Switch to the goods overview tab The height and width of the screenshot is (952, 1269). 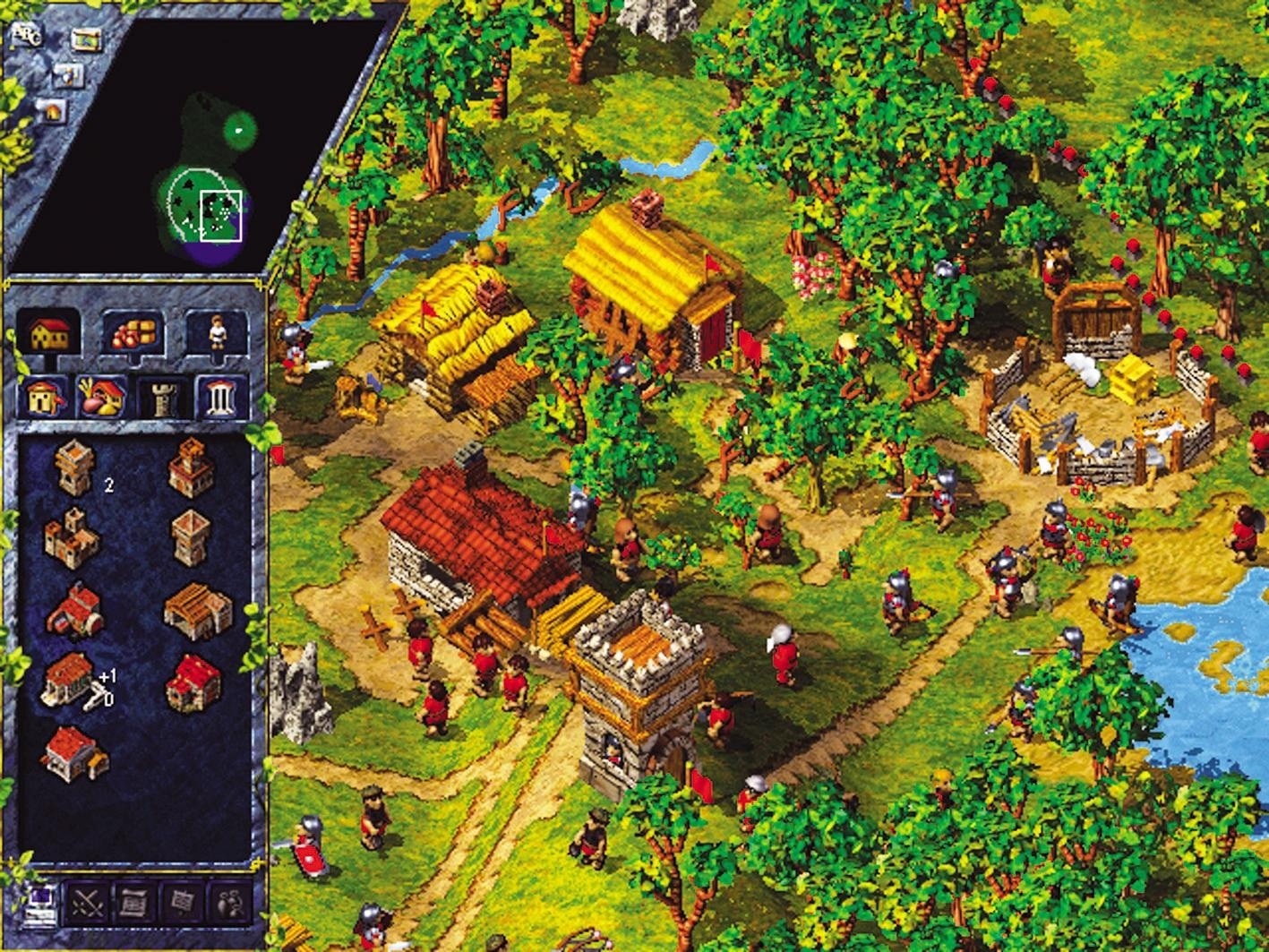click(x=134, y=334)
